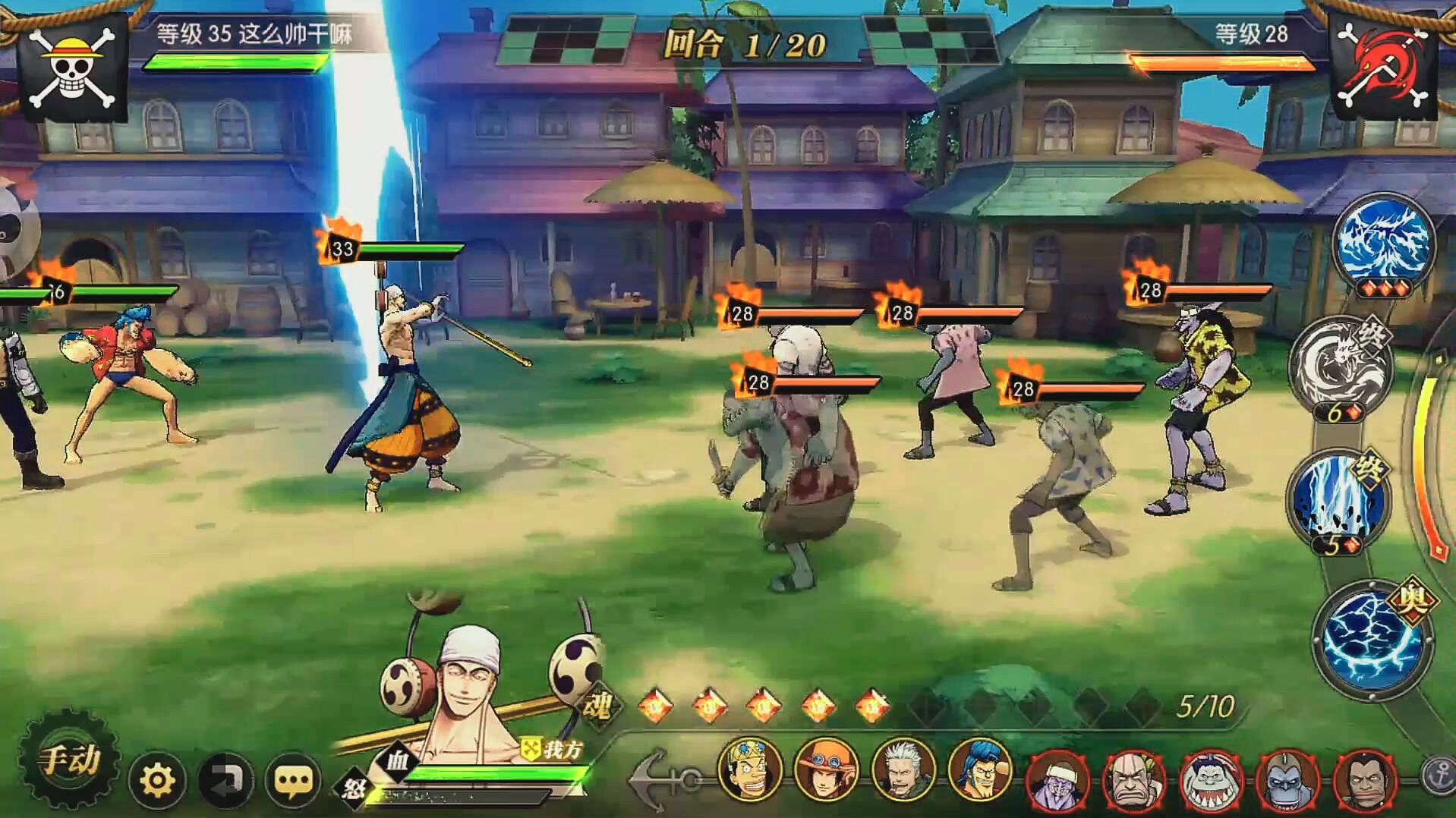This screenshot has height=818, width=1456.
Task: Toggle the 手动 manual battle gear button
Action: tap(69, 760)
